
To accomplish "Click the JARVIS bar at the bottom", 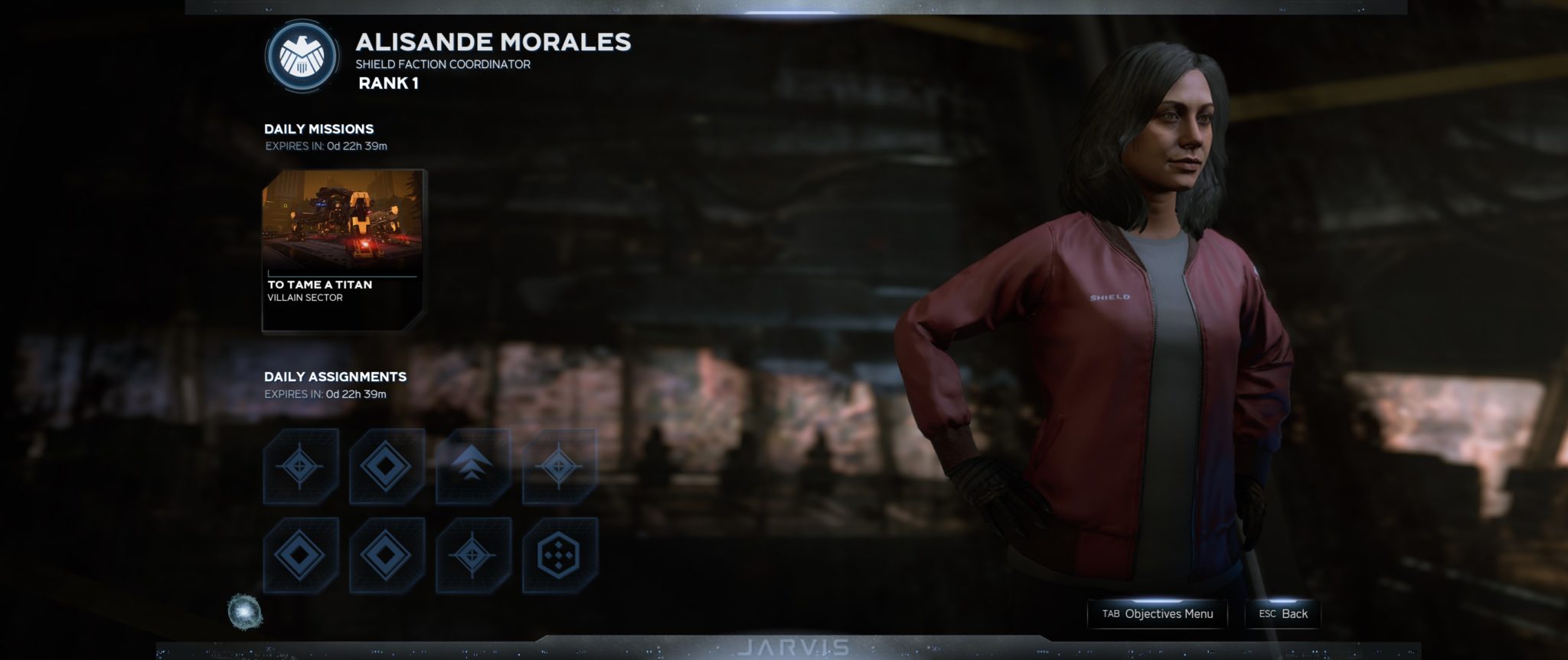I will [799, 647].
